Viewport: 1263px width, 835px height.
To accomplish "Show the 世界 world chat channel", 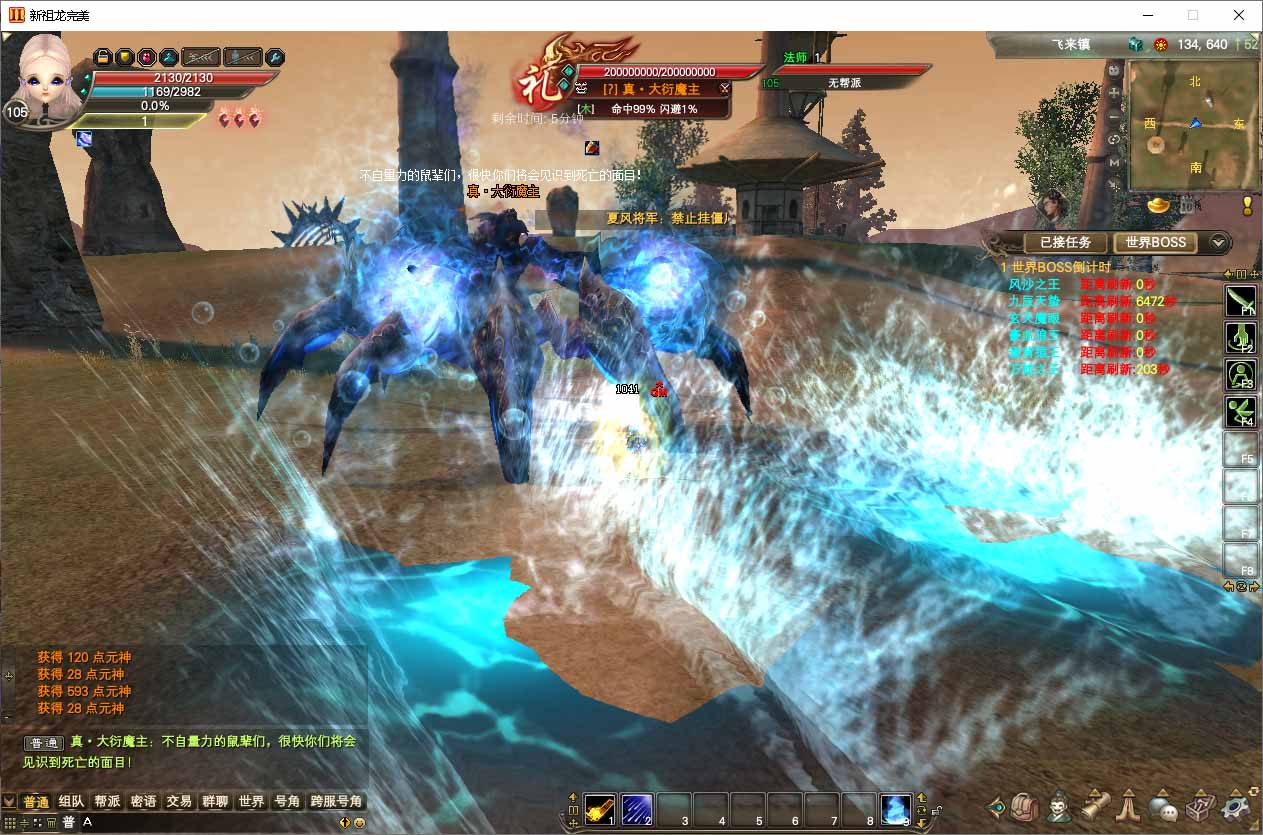I will tap(251, 802).
